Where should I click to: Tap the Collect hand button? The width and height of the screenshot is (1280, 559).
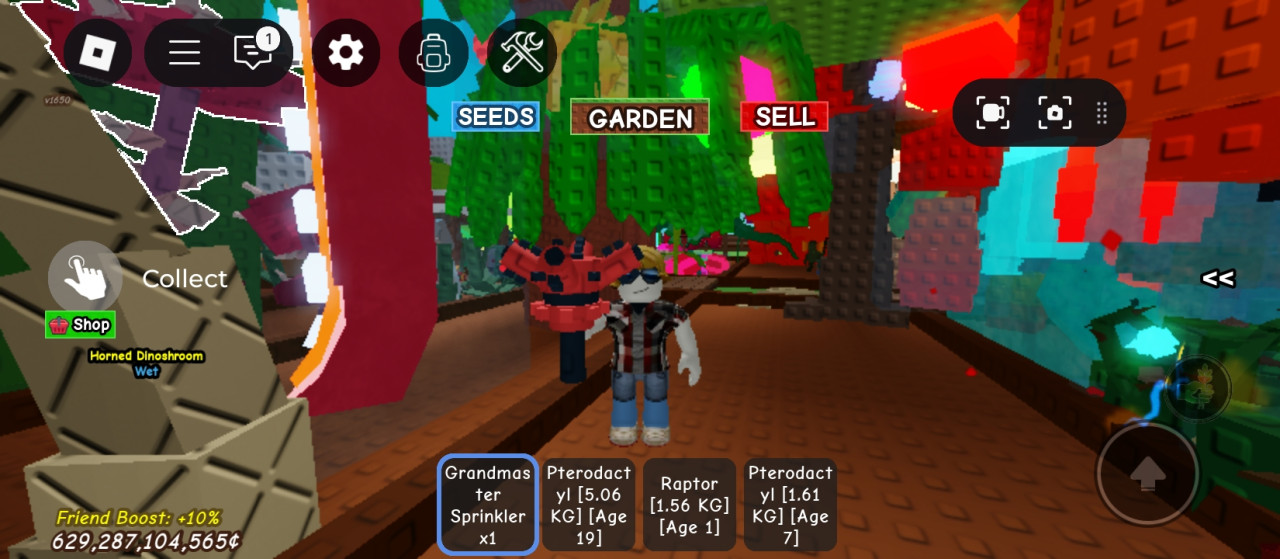point(85,277)
